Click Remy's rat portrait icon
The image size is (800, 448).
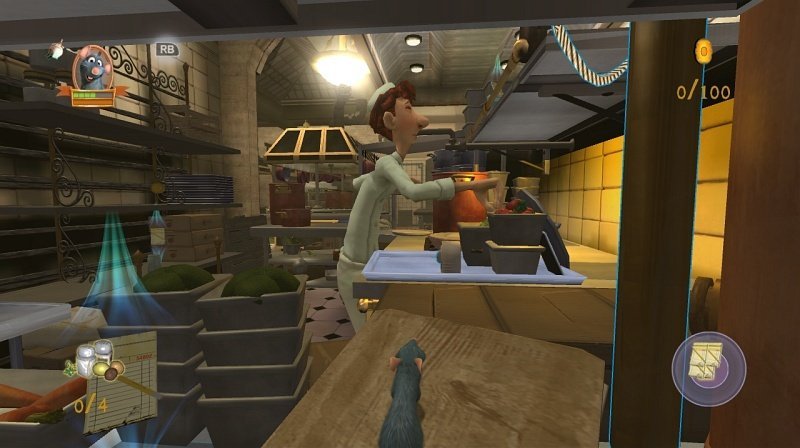point(93,67)
